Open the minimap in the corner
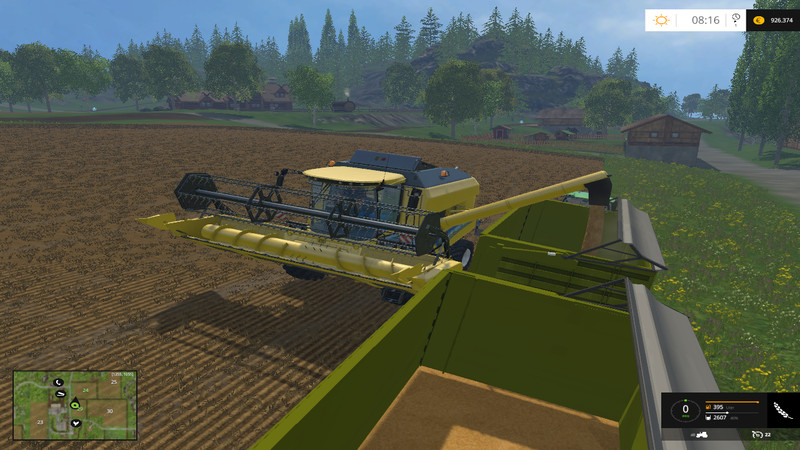Viewport: 800px width, 450px height. (77, 406)
